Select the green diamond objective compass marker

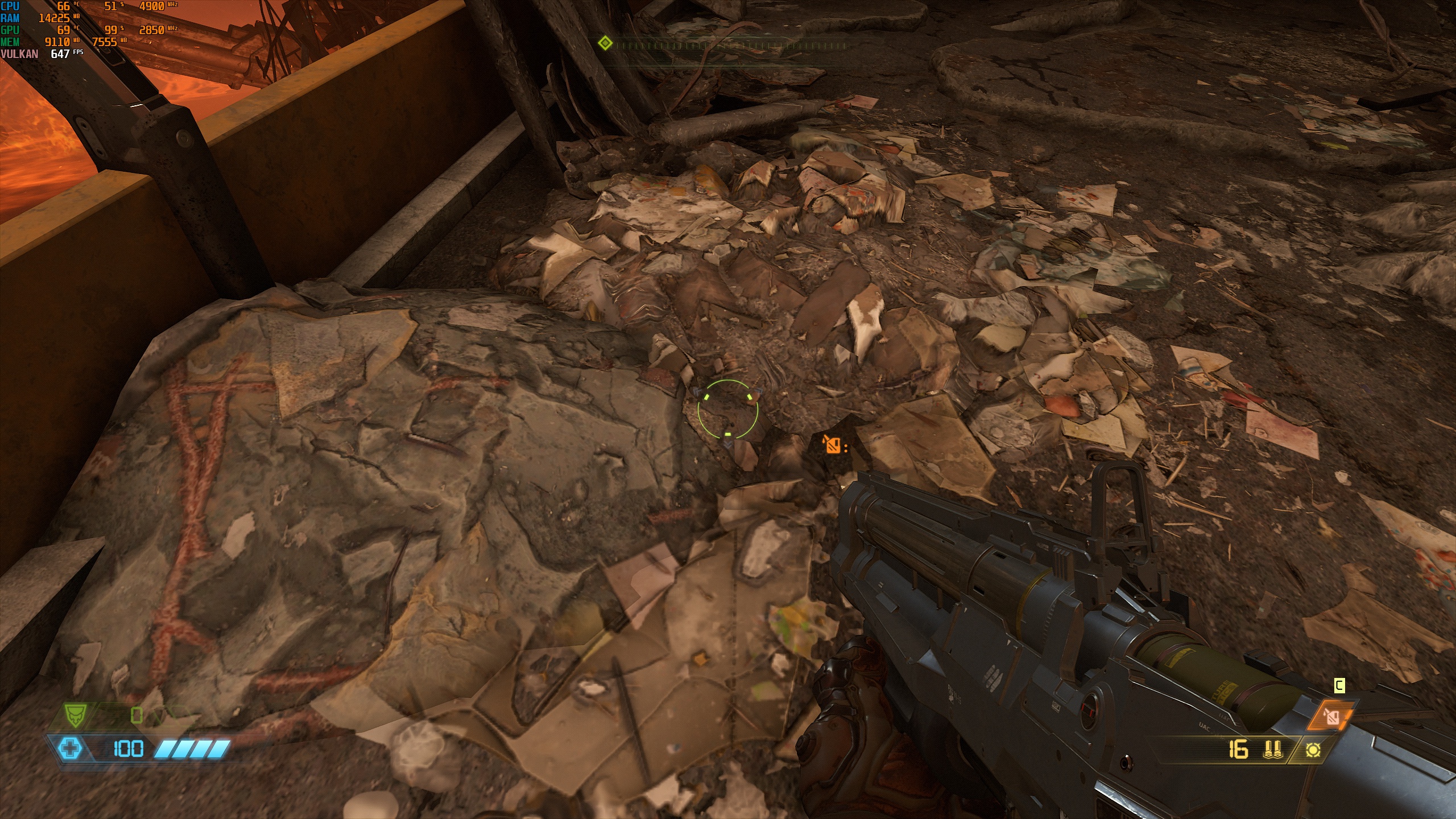605,43
